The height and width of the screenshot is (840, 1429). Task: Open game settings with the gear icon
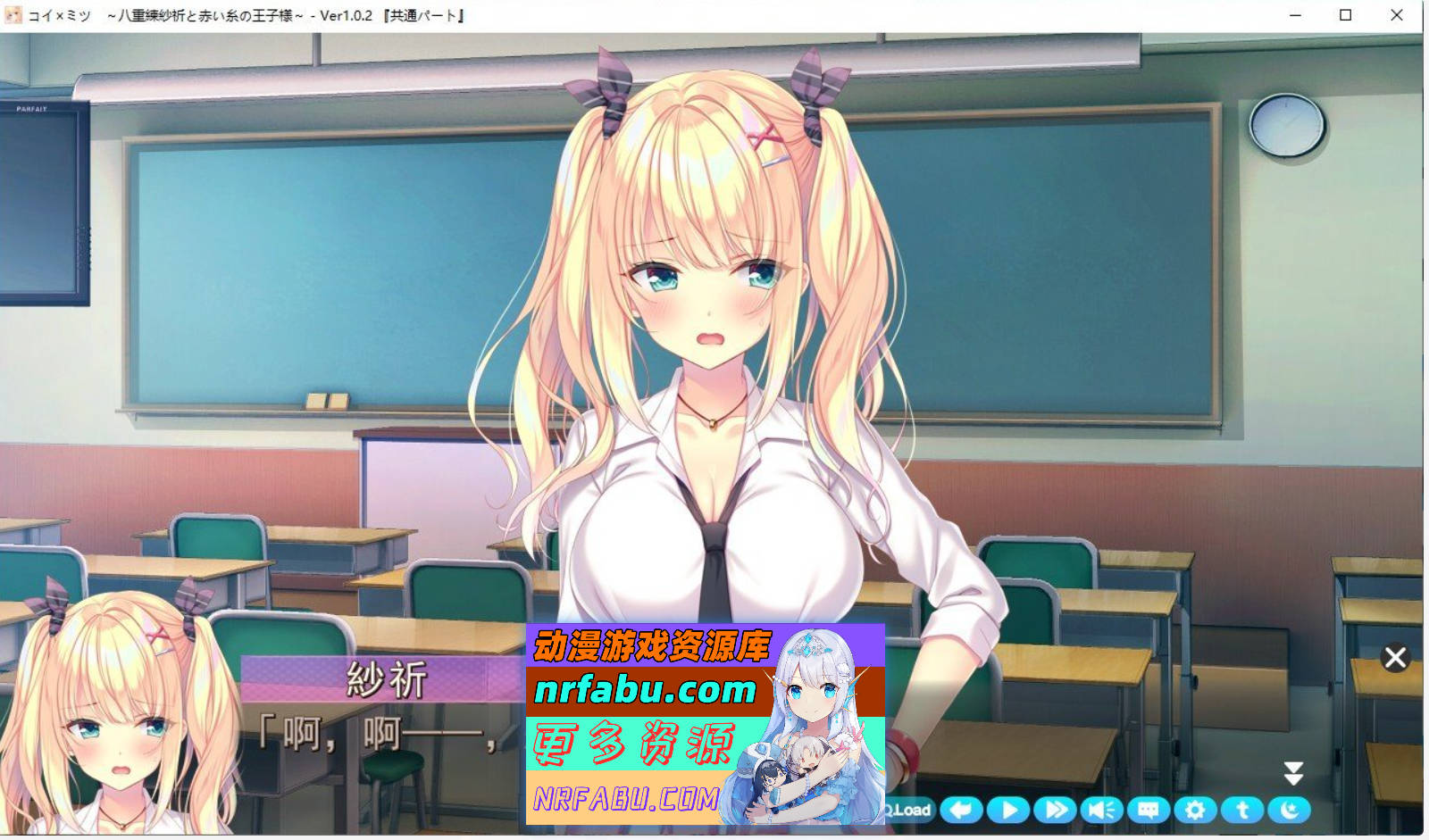click(x=1193, y=810)
